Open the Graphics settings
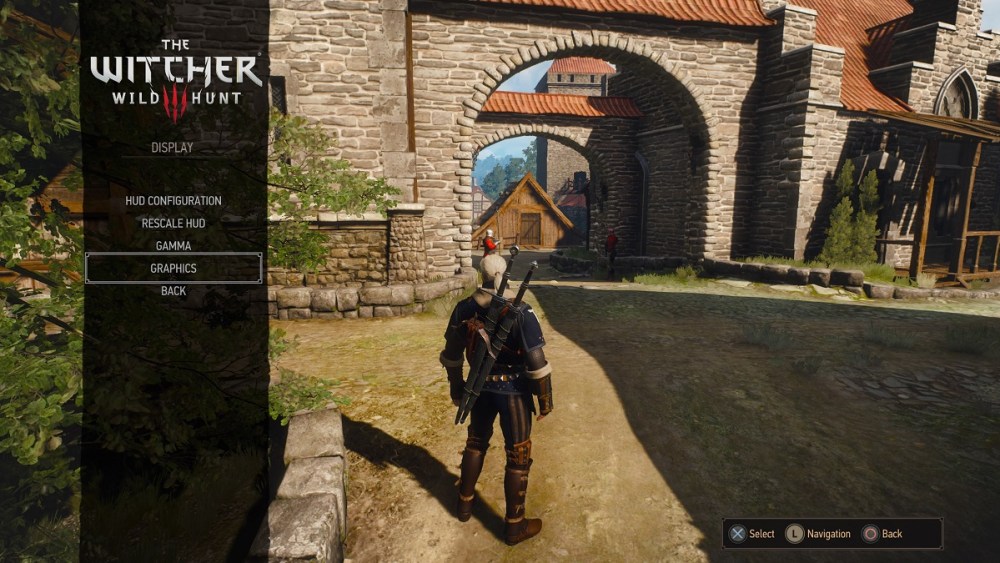The image size is (1000, 563). pyautogui.click(x=173, y=268)
